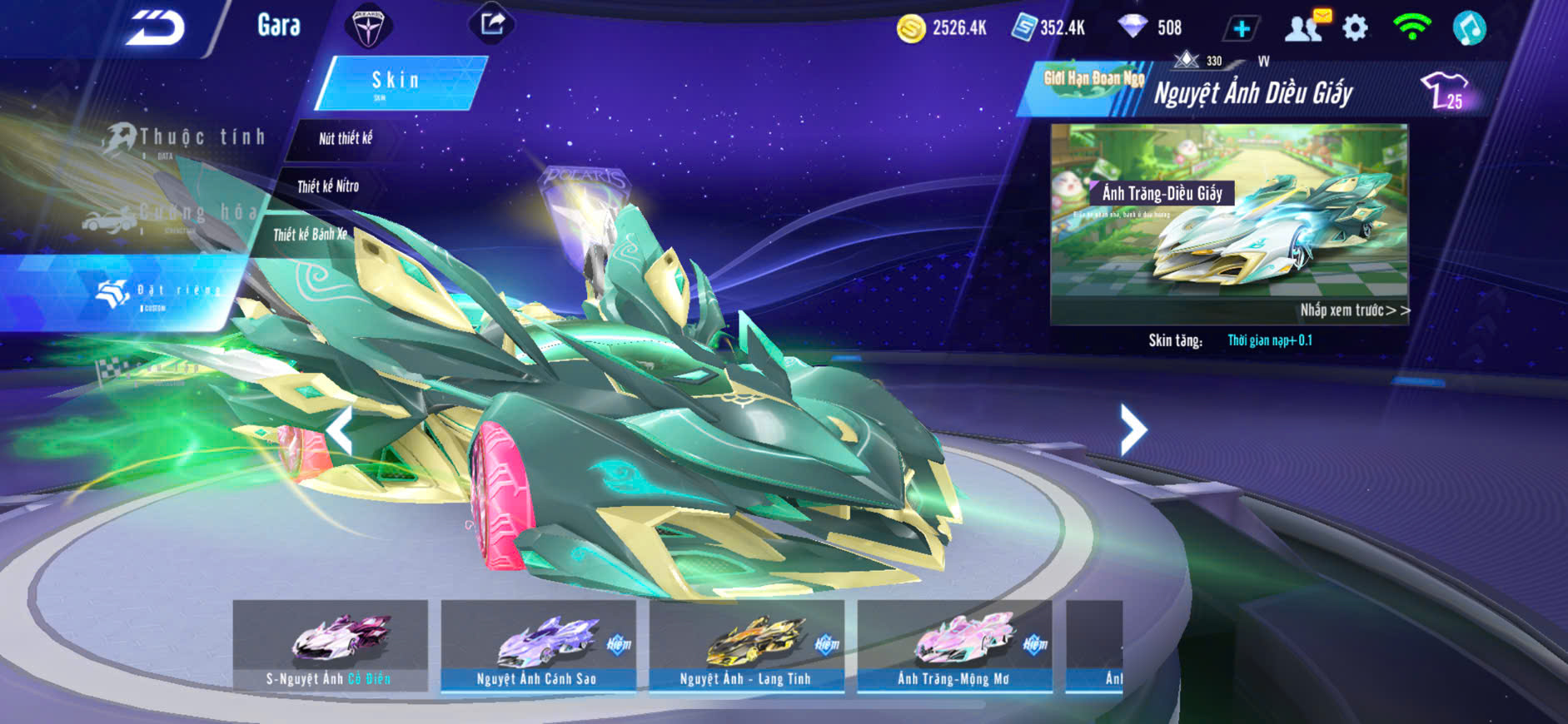Open the skin collection shirt icon
Viewport: 1568px width, 724px height.
pyautogui.click(x=1444, y=90)
